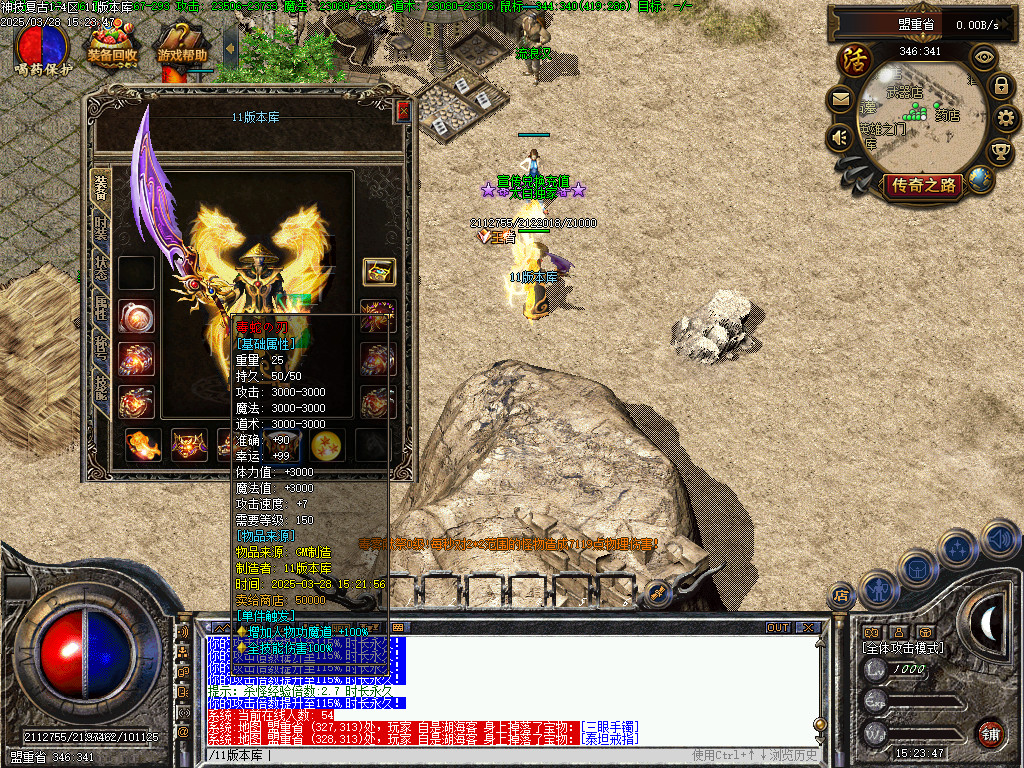
Task: Open the 喝药保护 potion protection settings
Action: [43, 47]
